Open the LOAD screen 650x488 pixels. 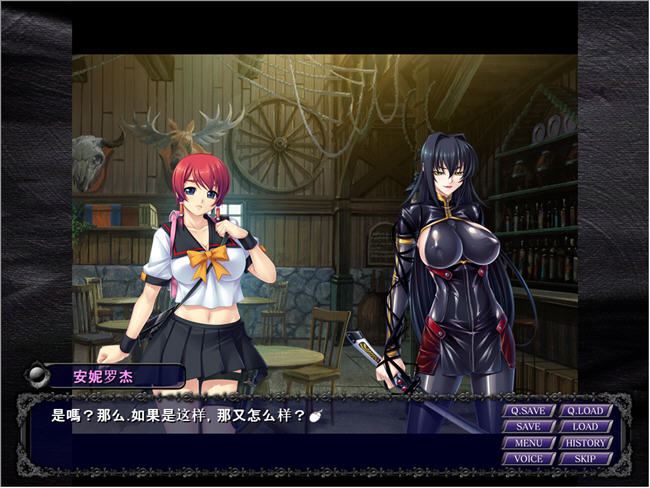pos(585,427)
